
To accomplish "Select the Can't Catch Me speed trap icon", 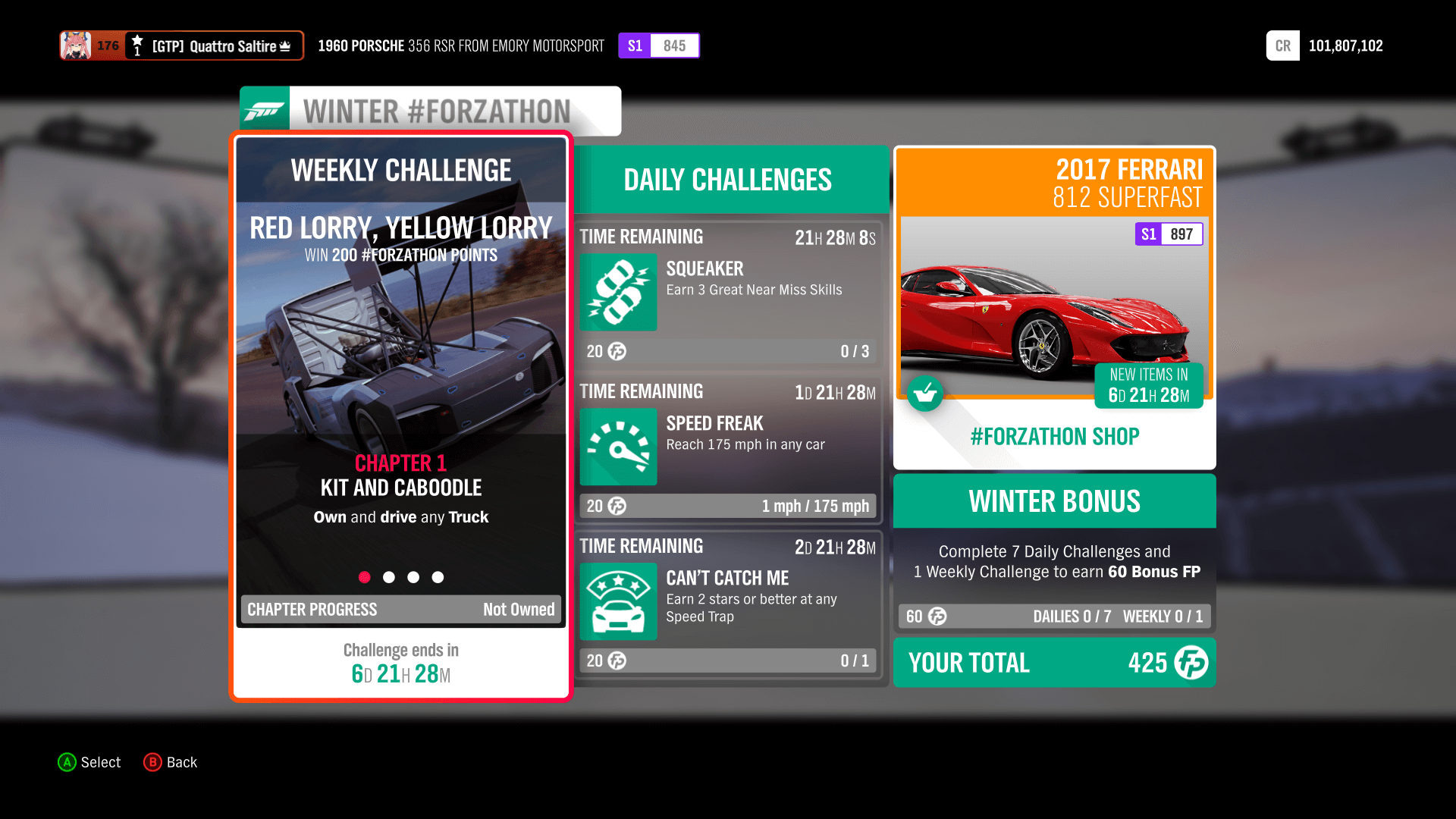I will coord(617,601).
